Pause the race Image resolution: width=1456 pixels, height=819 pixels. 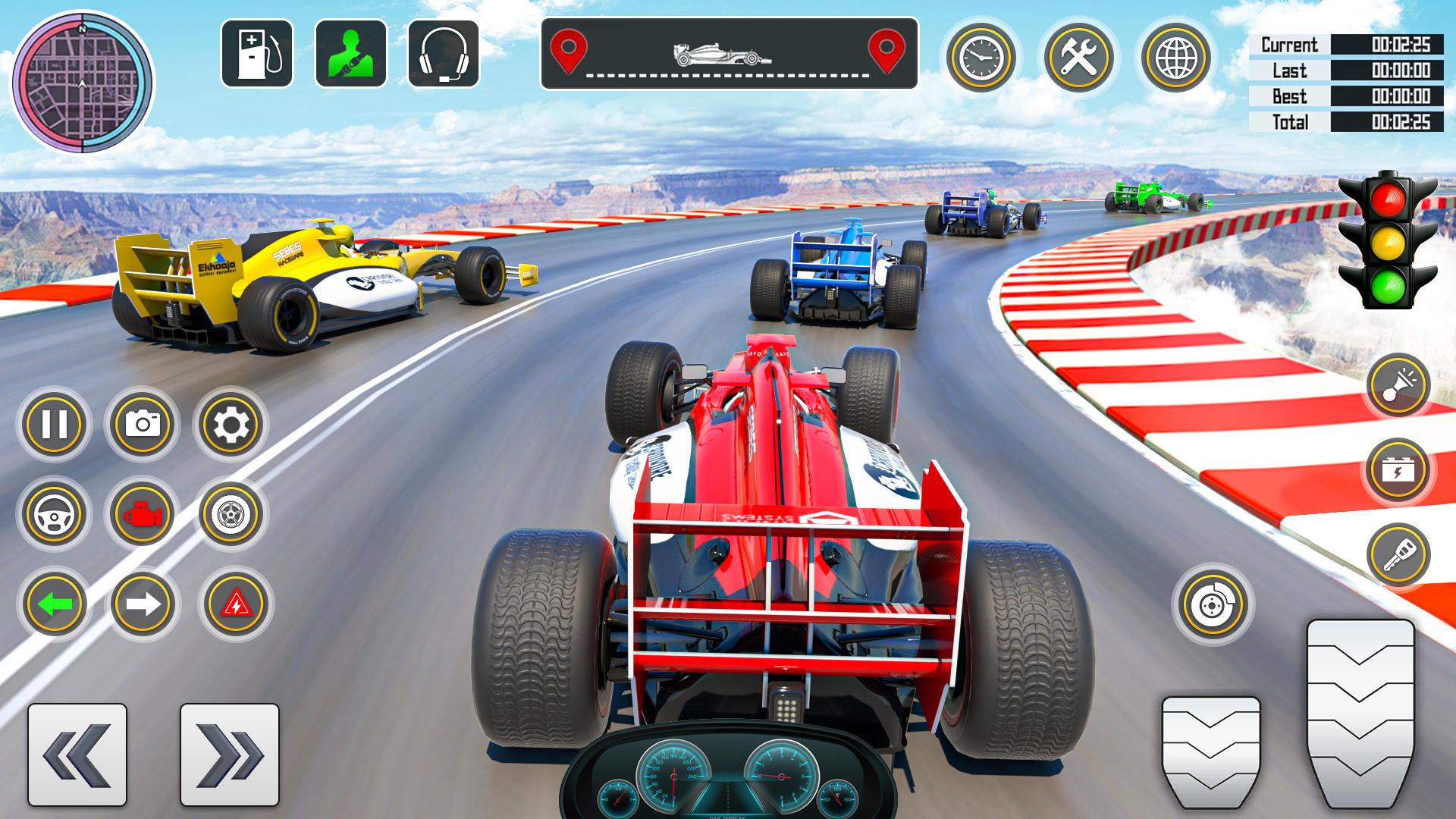click(x=52, y=425)
